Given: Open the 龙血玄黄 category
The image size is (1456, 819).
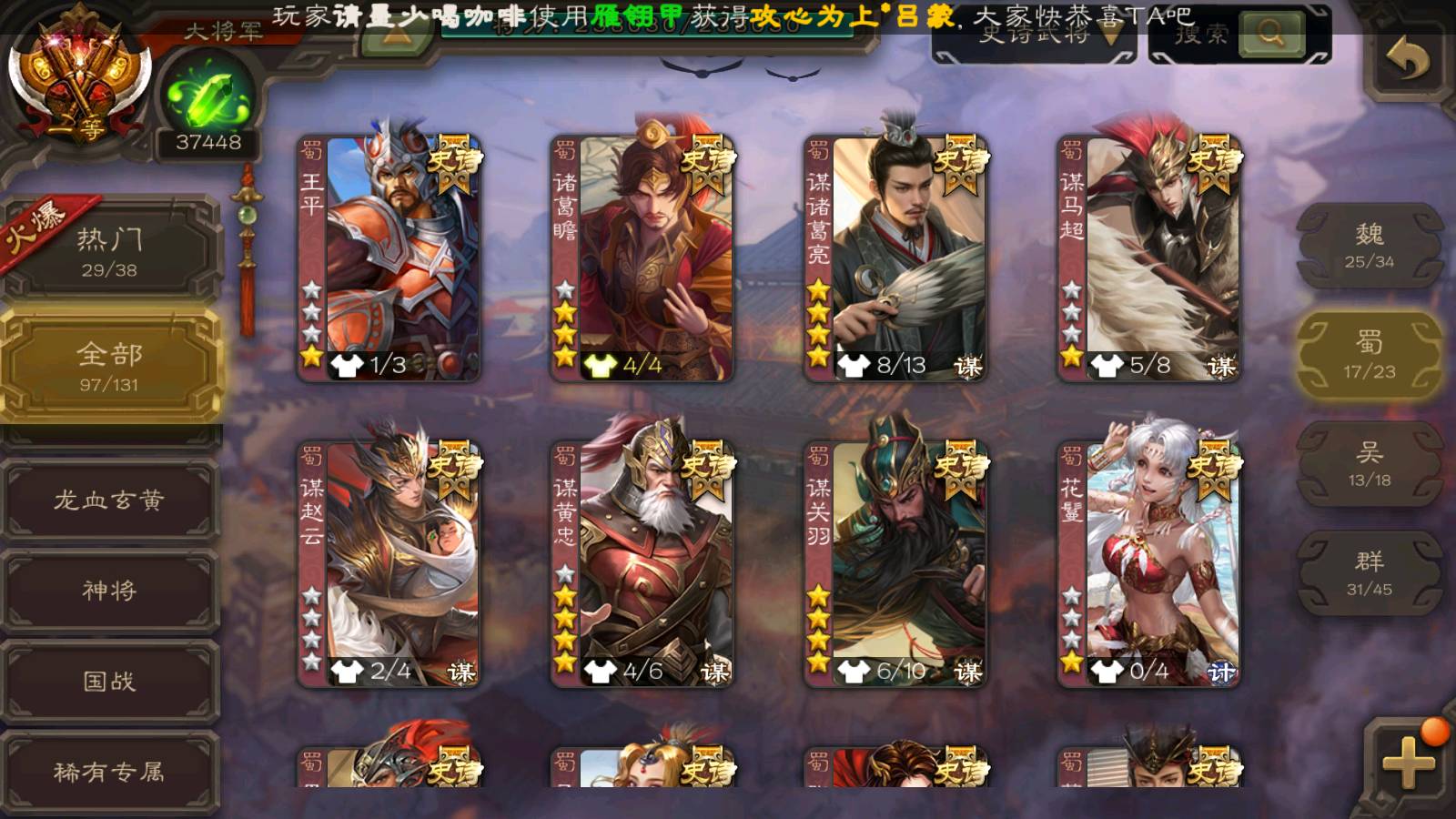Looking at the screenshot, I should pyautogui.click(x=109, y=500).
